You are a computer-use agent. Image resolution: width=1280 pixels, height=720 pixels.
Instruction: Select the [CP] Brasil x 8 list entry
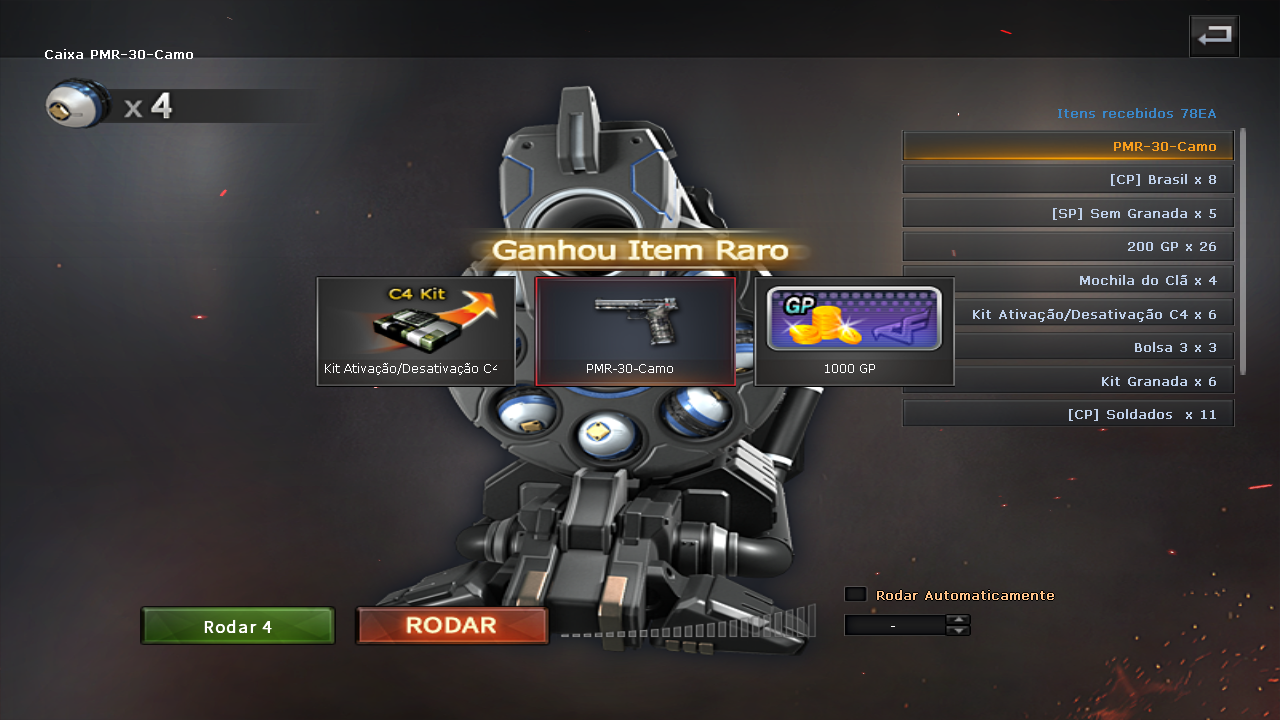(x=1067, y=178)
